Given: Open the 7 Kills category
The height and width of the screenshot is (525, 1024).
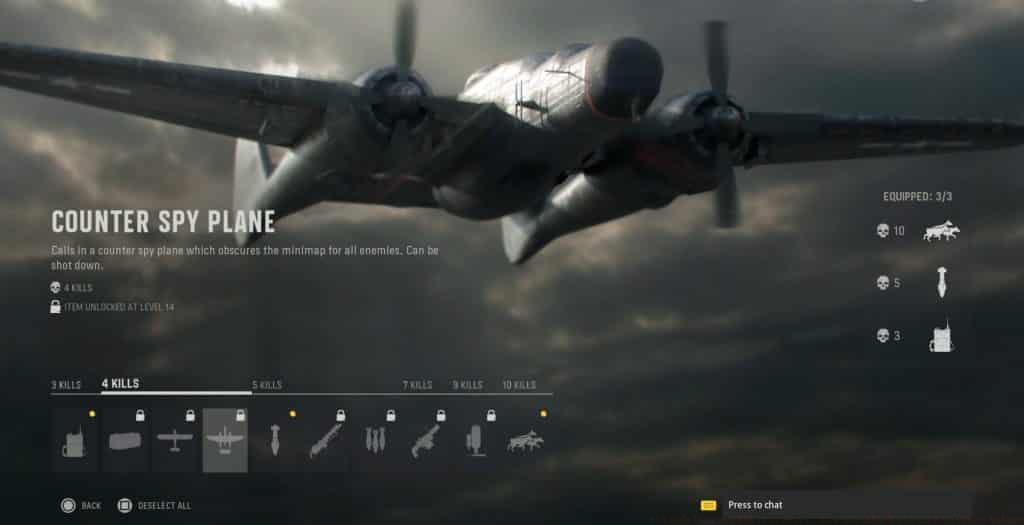Looking at the screenshot, I should tap(417, 385).
